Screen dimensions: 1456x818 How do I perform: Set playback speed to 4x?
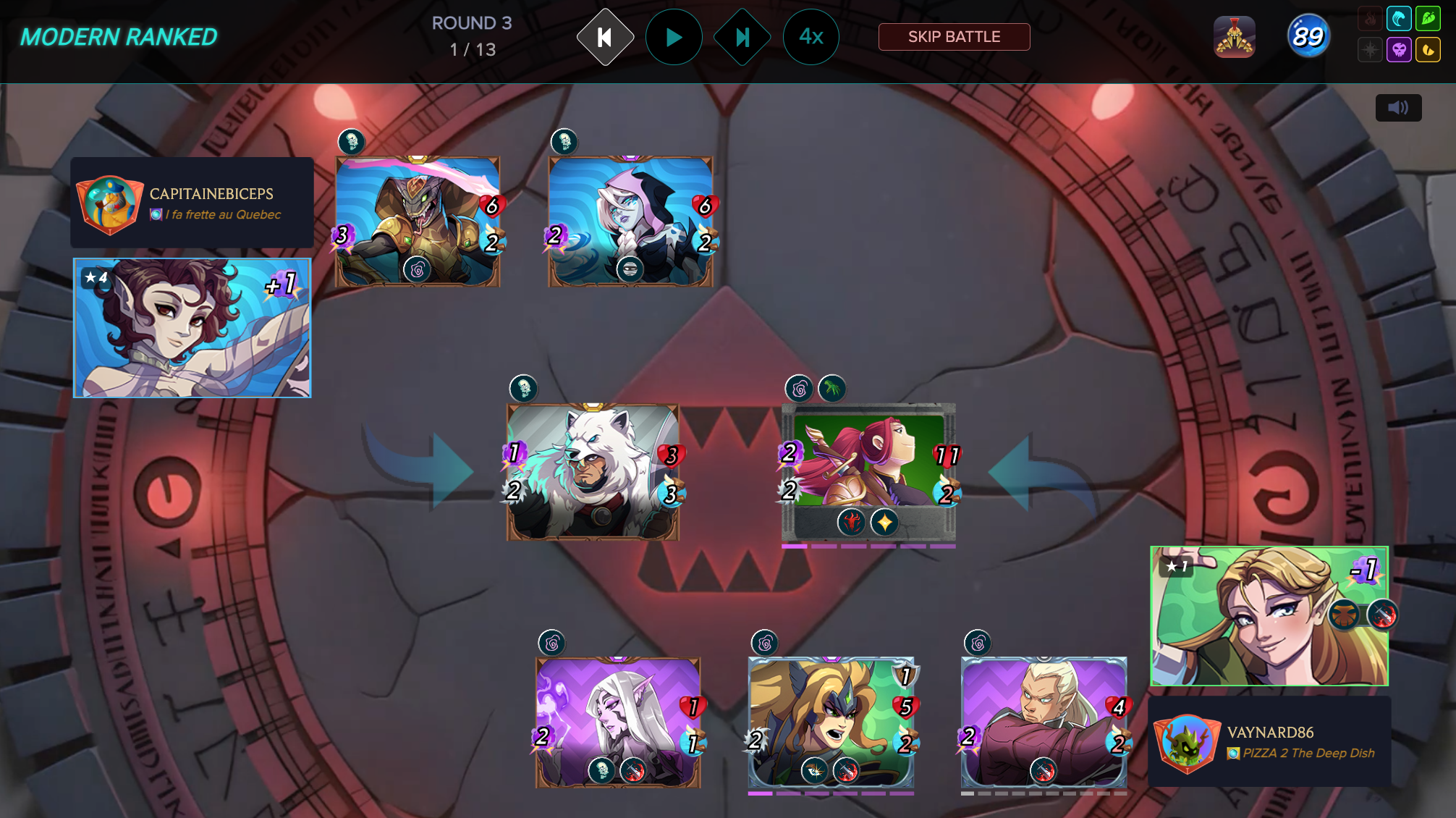pos(811,37)
